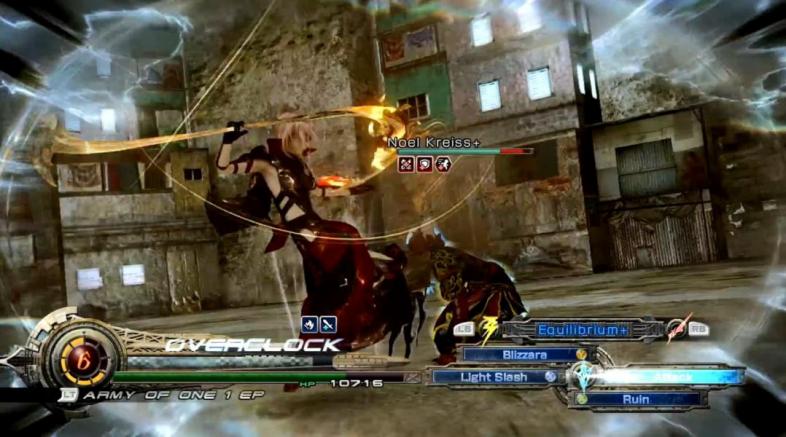786x437 pixels.
Task: Inspect the flame buff status icon
Action: click(x=309, y=324)
